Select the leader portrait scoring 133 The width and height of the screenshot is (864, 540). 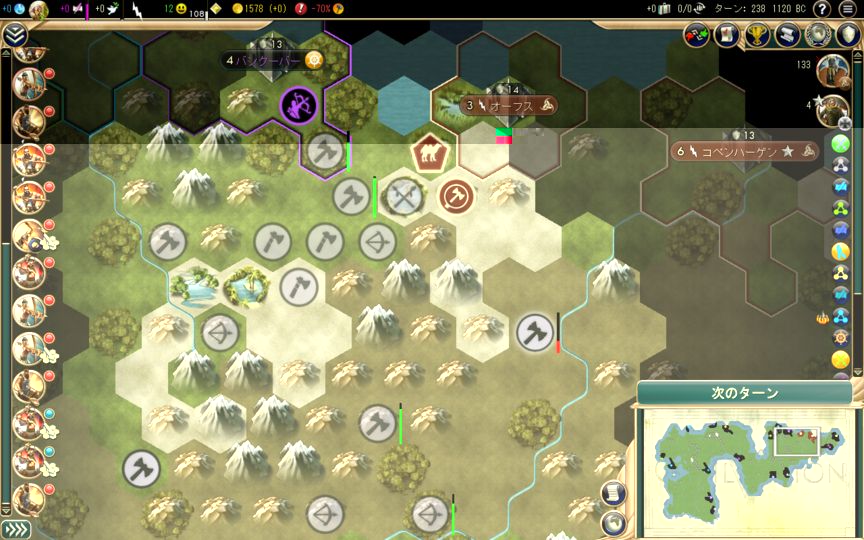(x=832, y=70)
